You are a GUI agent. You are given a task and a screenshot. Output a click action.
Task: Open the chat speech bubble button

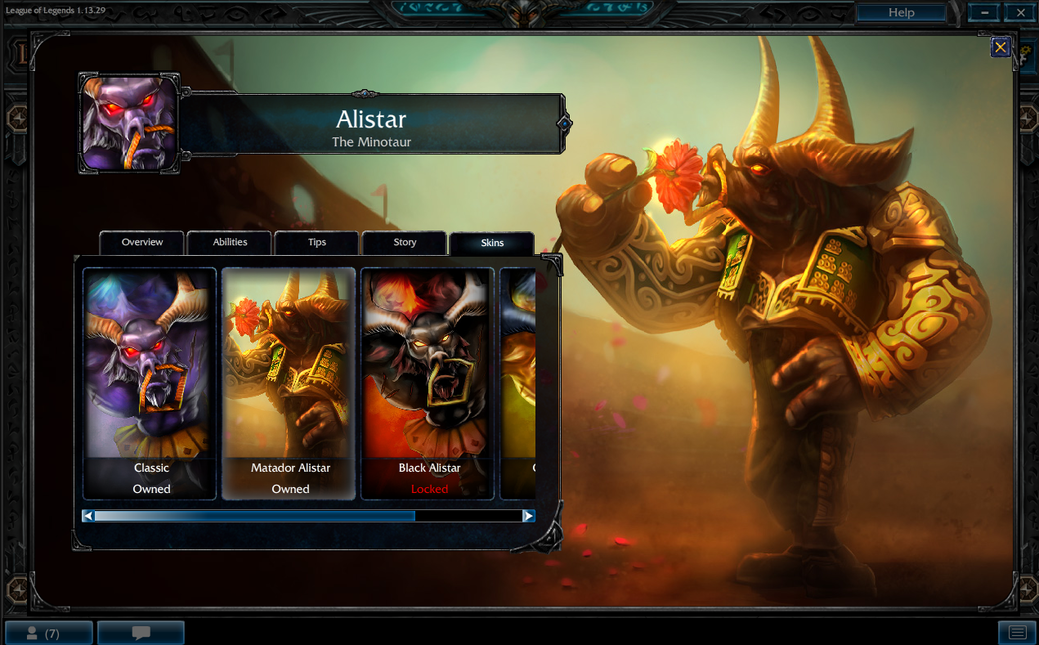pos(141,633)
